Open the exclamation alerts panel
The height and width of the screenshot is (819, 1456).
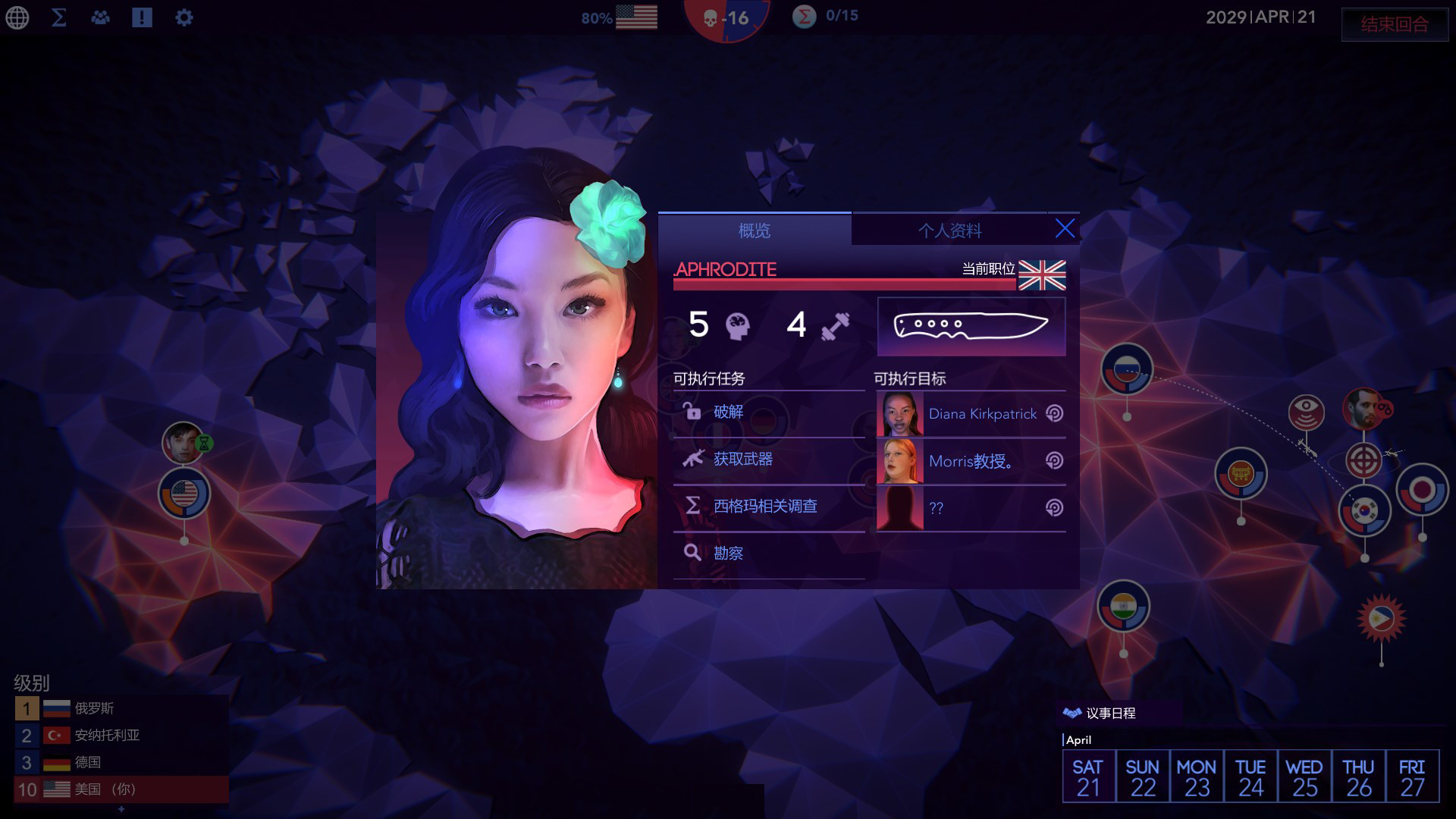[x=142, y=17]
